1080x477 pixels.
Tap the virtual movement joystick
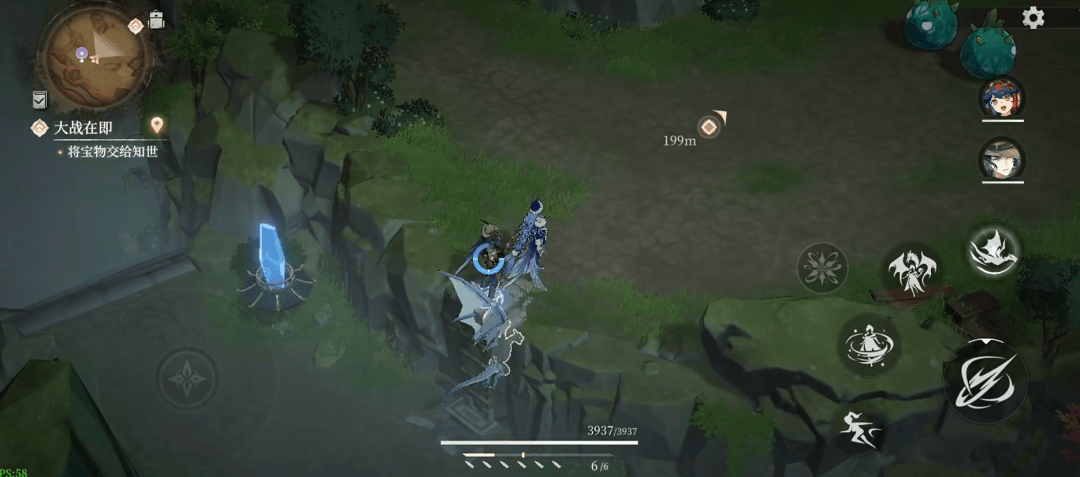[187, 380]
